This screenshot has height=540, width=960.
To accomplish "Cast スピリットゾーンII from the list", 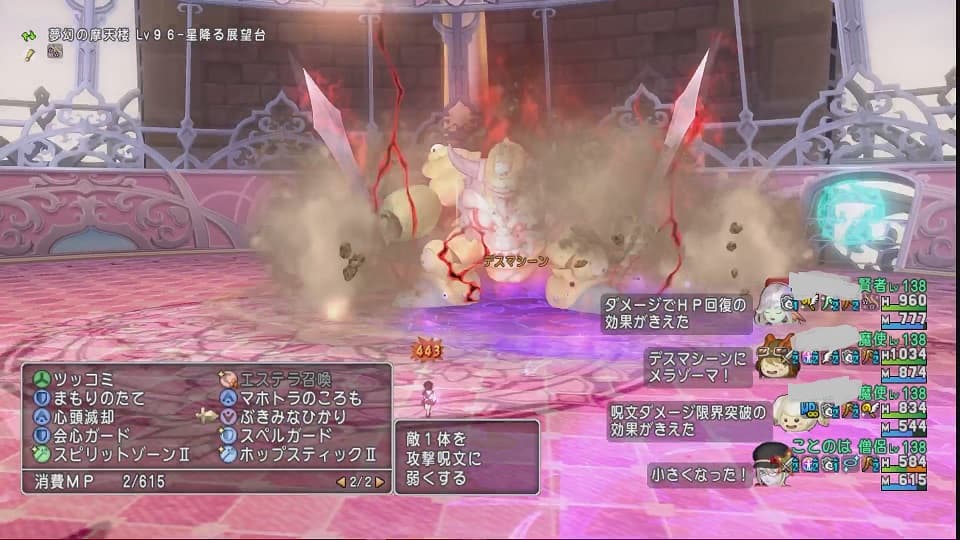I will point(108,454).
